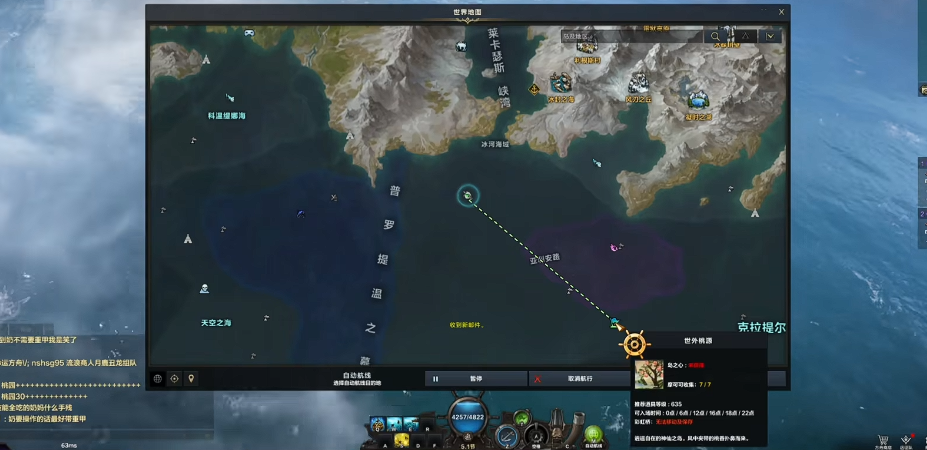
Task: Click the ship position marker on the map
Action: tap(467, 195)
